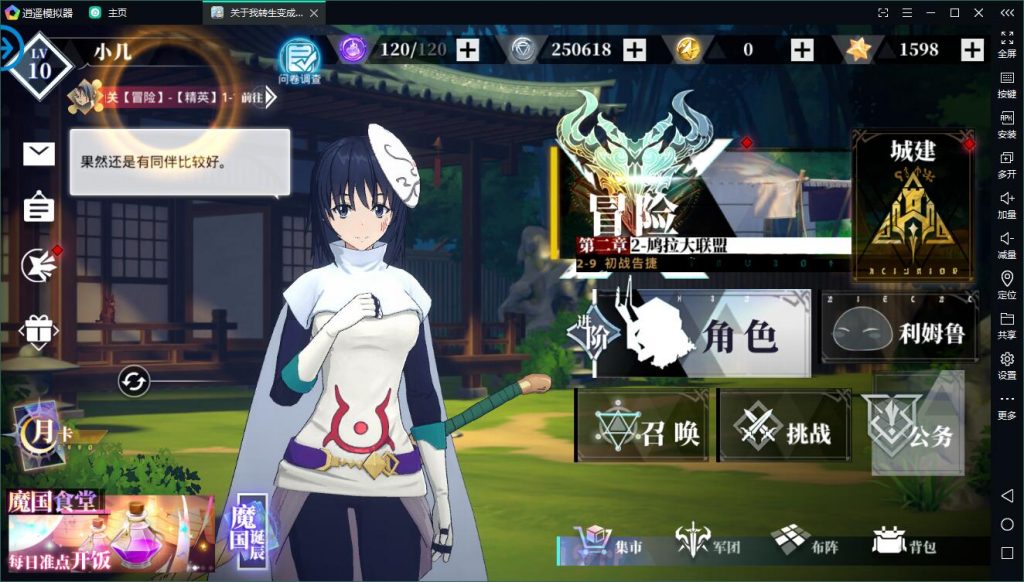Open the 问卷调查 survey
1024x582 pixels.
coord(299,59)
